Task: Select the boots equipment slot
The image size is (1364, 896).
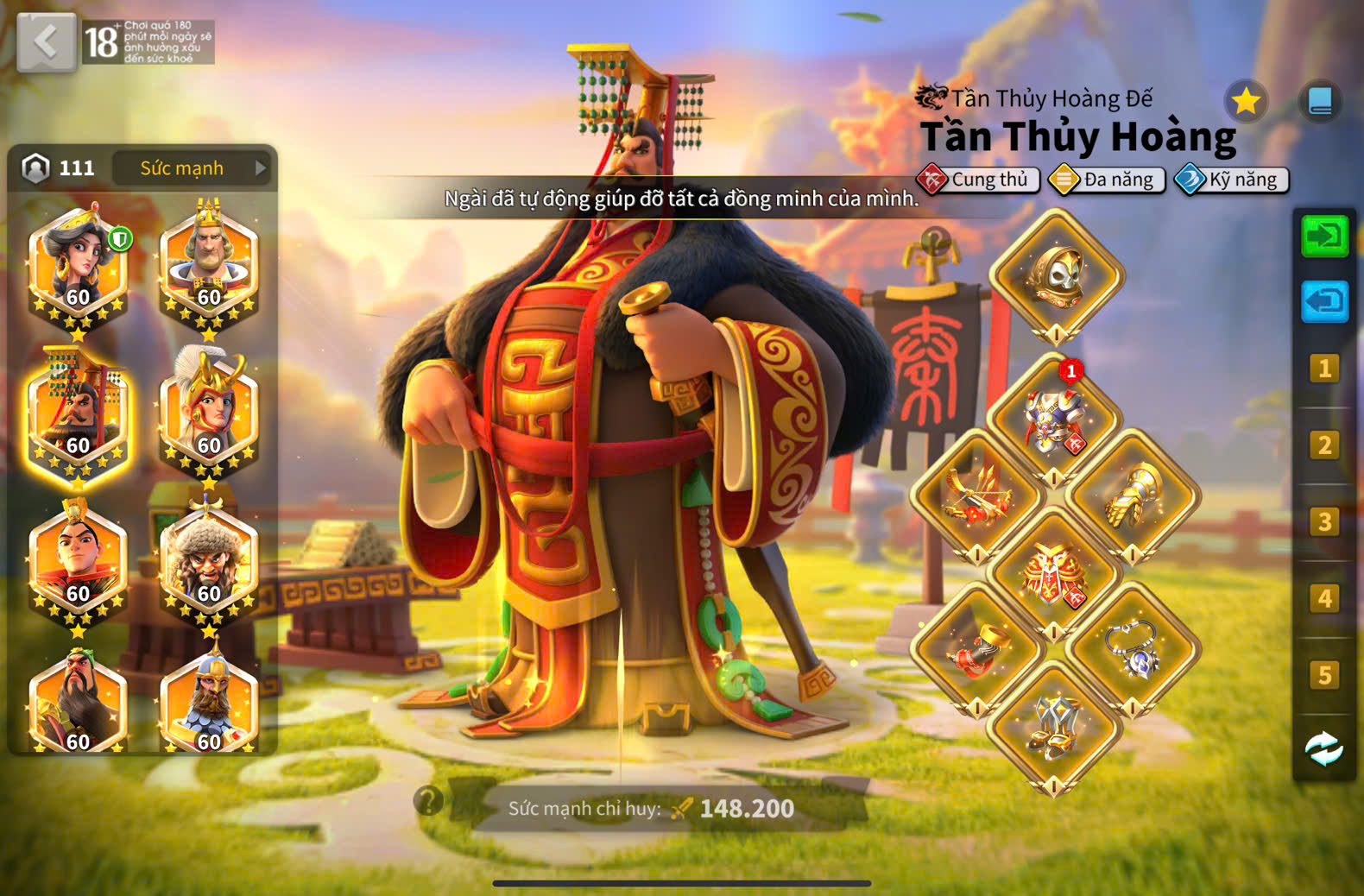Action: 1054,727
